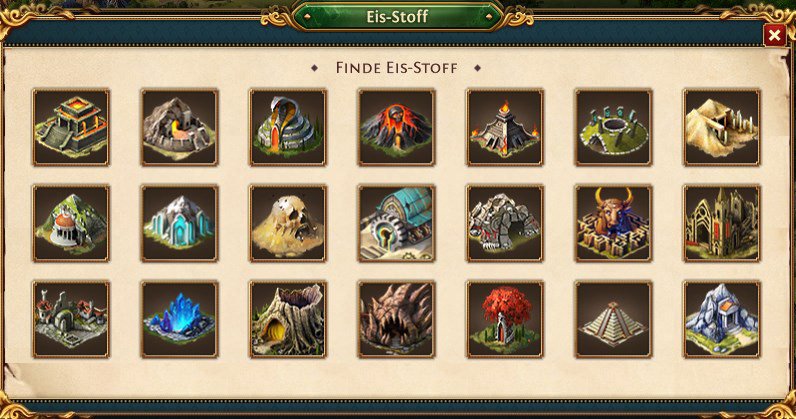Screen dimensions: 796x419
Task: Pick the fanged monster maw cave
Action: (x=396, y=319)
